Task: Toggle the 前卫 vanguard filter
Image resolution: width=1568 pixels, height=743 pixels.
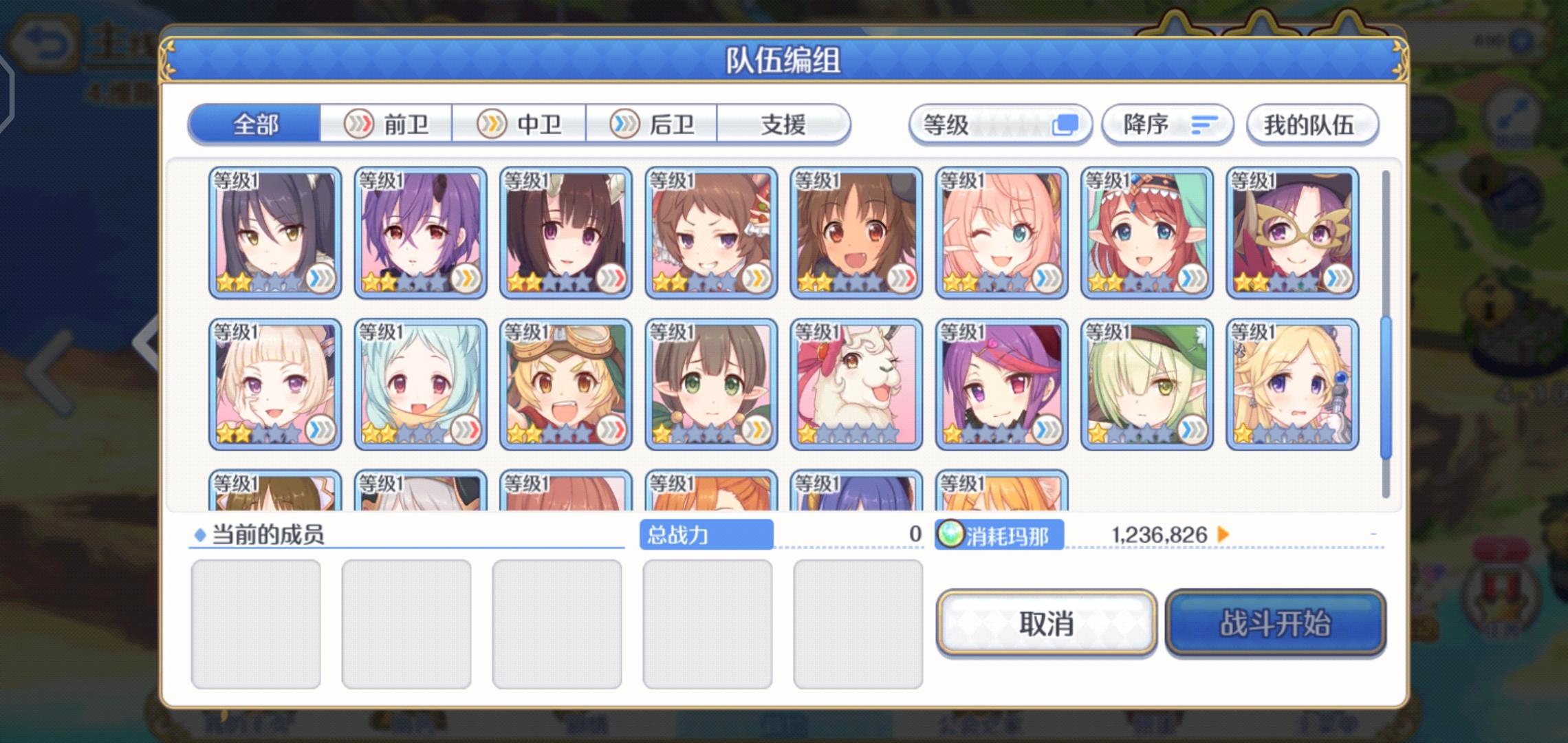Action: click(x=387, y=124)
